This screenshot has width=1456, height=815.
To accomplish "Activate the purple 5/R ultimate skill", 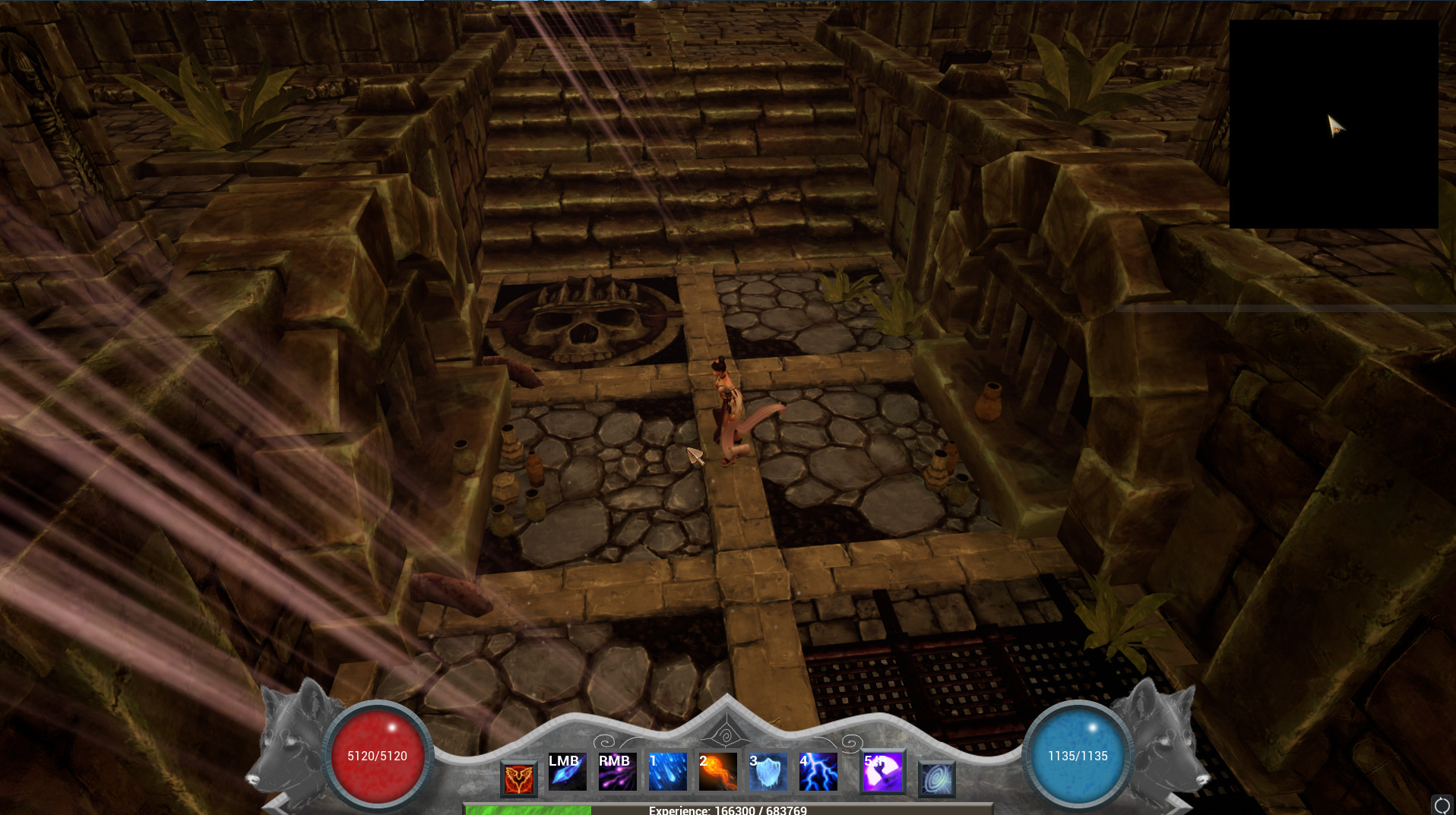I will tap(883, 772).
